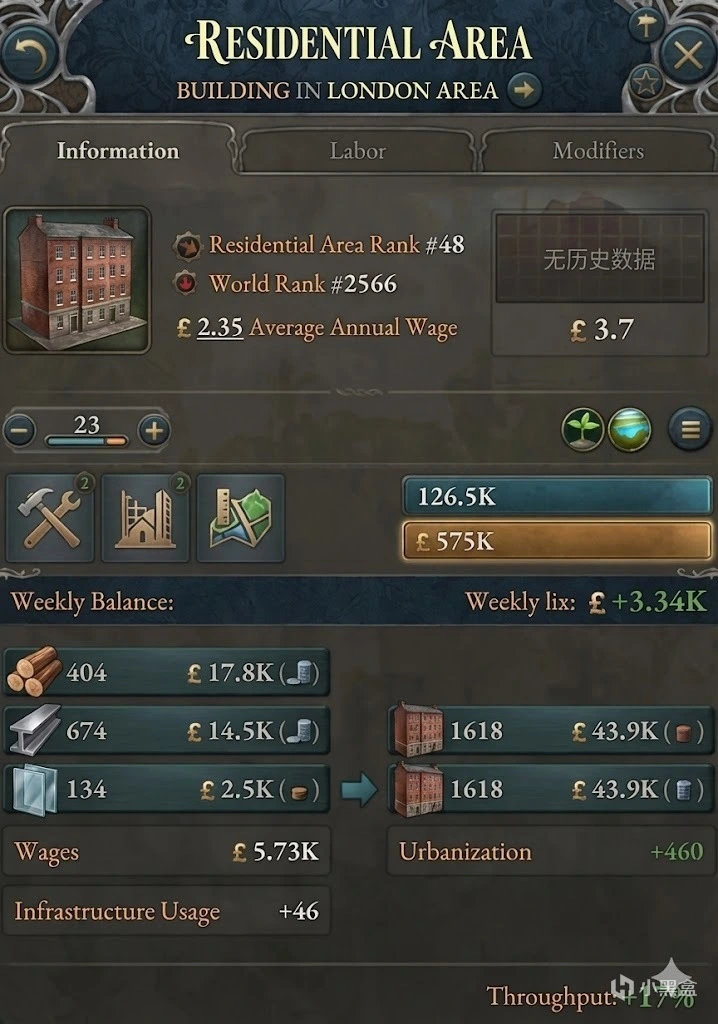Select the hammer and wrench production method
Viewport: 718px width, 1024px height.
[51, 518]
